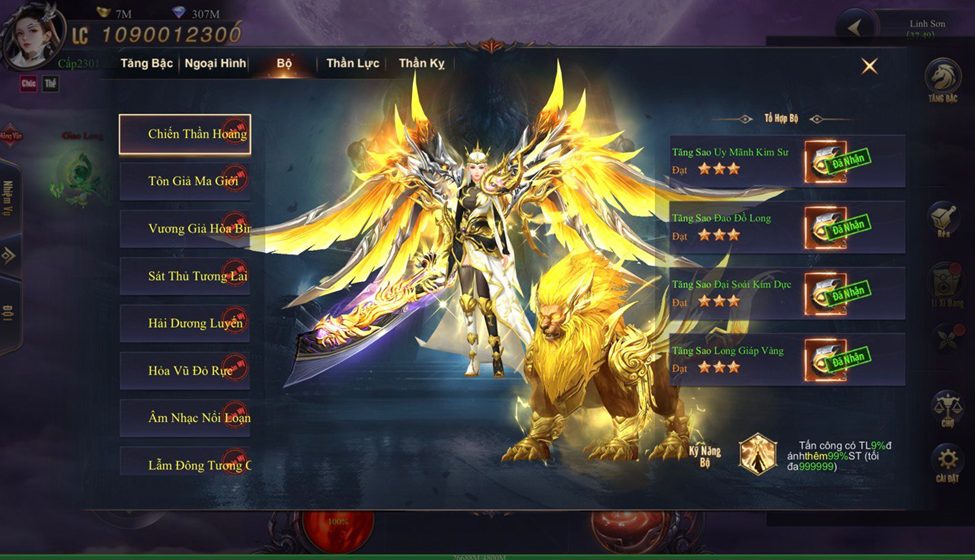Click the Tăng Sao Uy Mãnh Kim Sư reward icon
The height and width of the screenshot is (560, 975).
click(x=826, y=162)
